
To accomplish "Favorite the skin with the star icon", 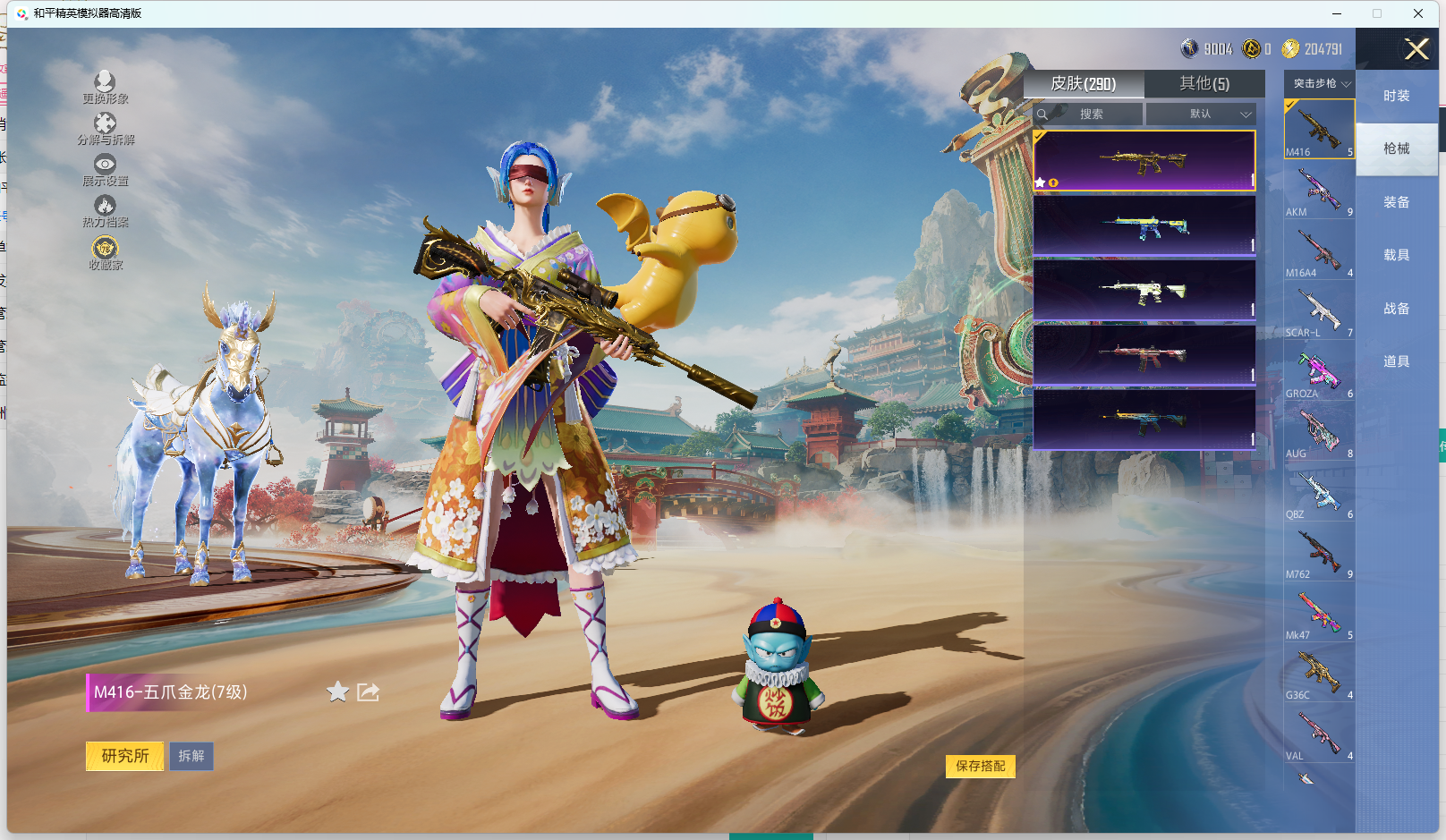I will coord(337,692).
